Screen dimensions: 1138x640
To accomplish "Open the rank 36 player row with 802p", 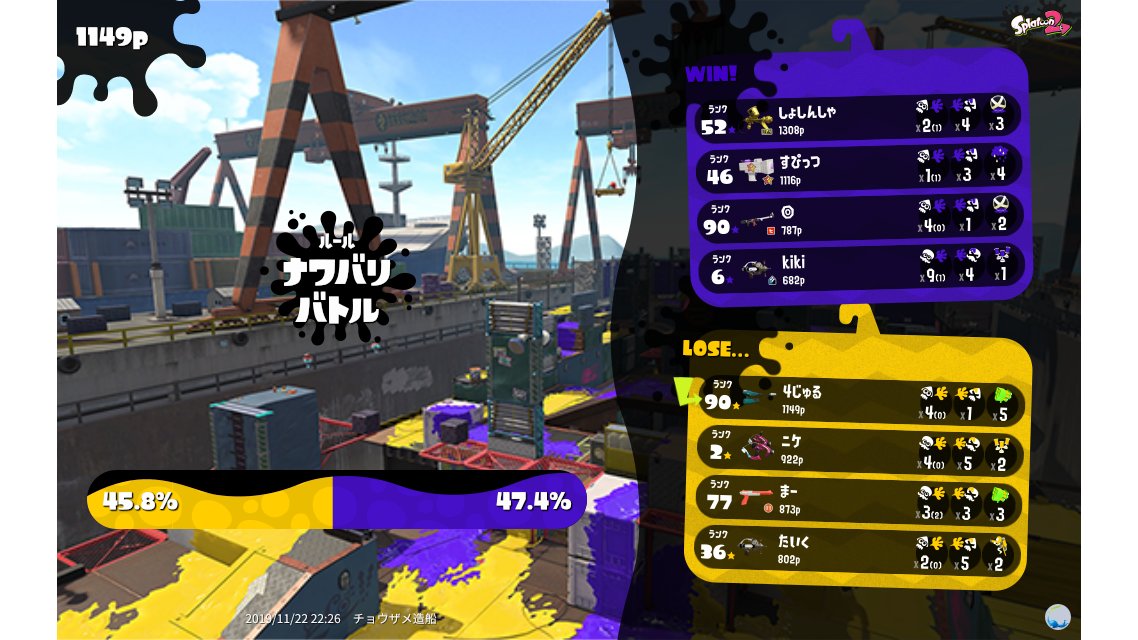I will pyautogui.click(x=860, y=550).
